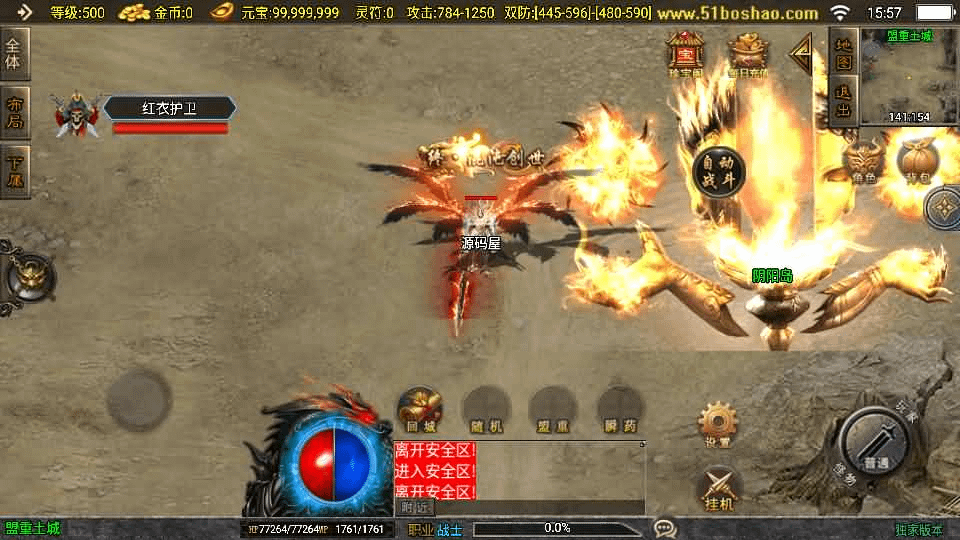This screenshot has height=540, width=960.
Task: Collapse the top icons with the arrow
Action: pos(802,55)
